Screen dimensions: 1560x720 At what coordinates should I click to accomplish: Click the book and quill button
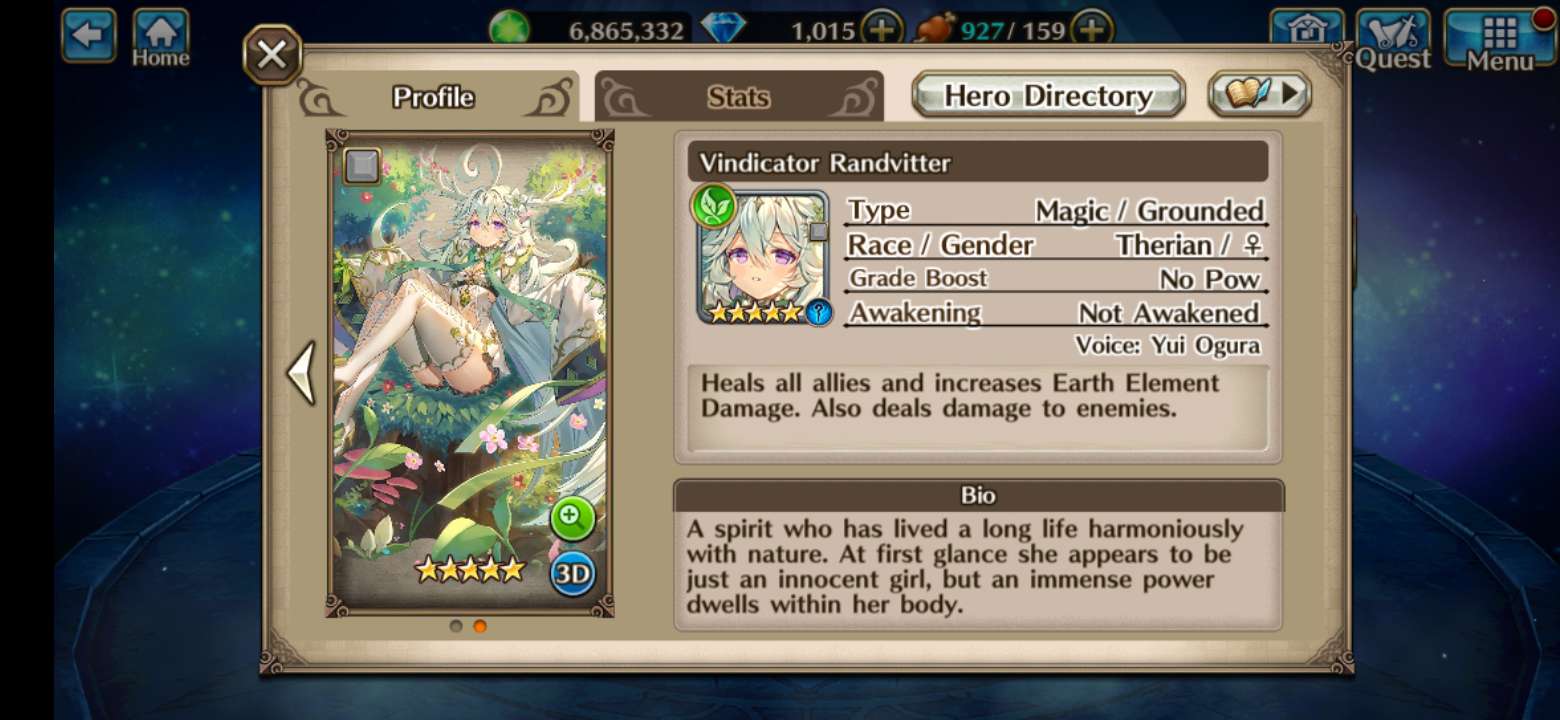point(1259,94)
